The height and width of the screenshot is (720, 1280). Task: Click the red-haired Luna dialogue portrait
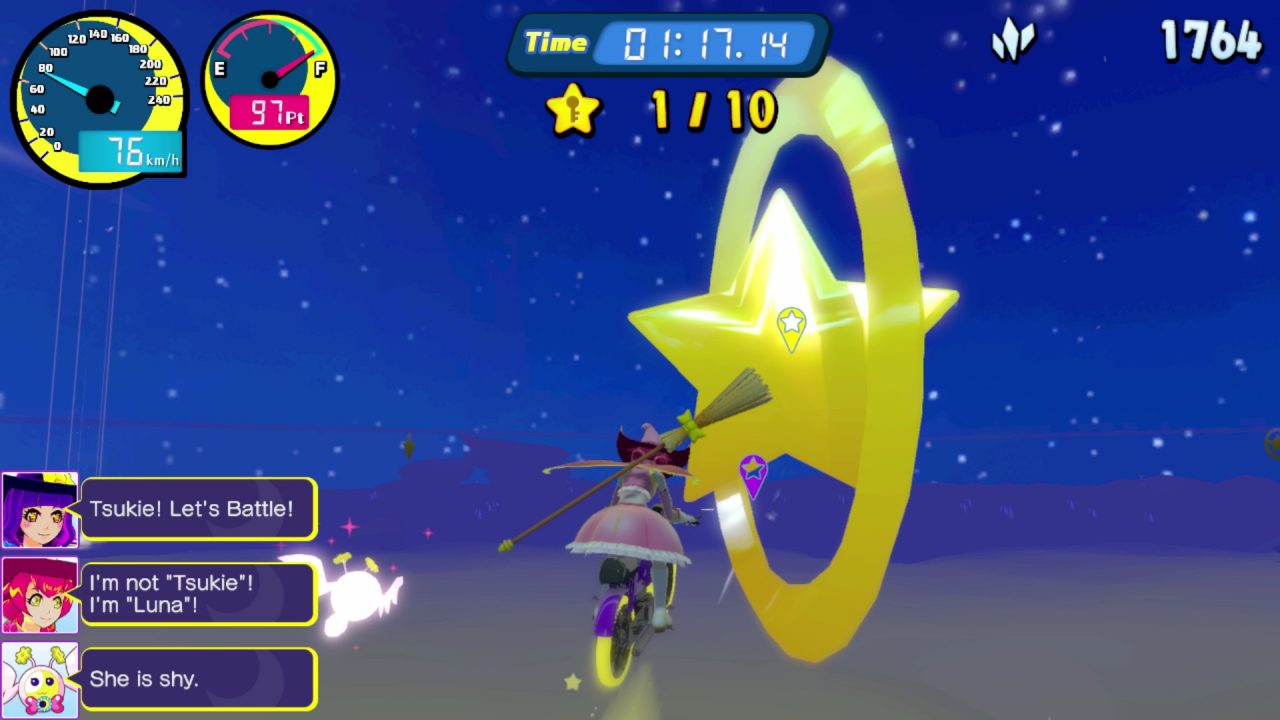click(40, 595)
